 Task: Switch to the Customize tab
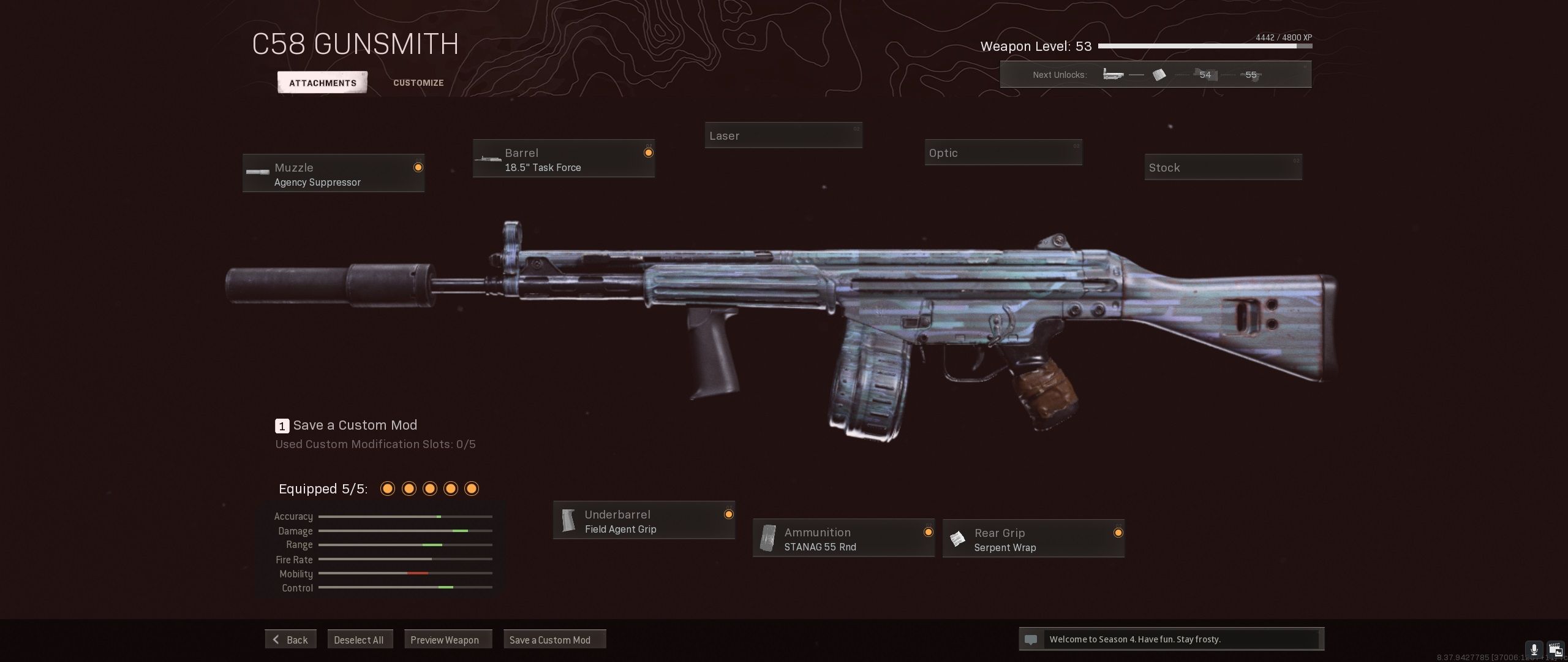click(418, 83)
